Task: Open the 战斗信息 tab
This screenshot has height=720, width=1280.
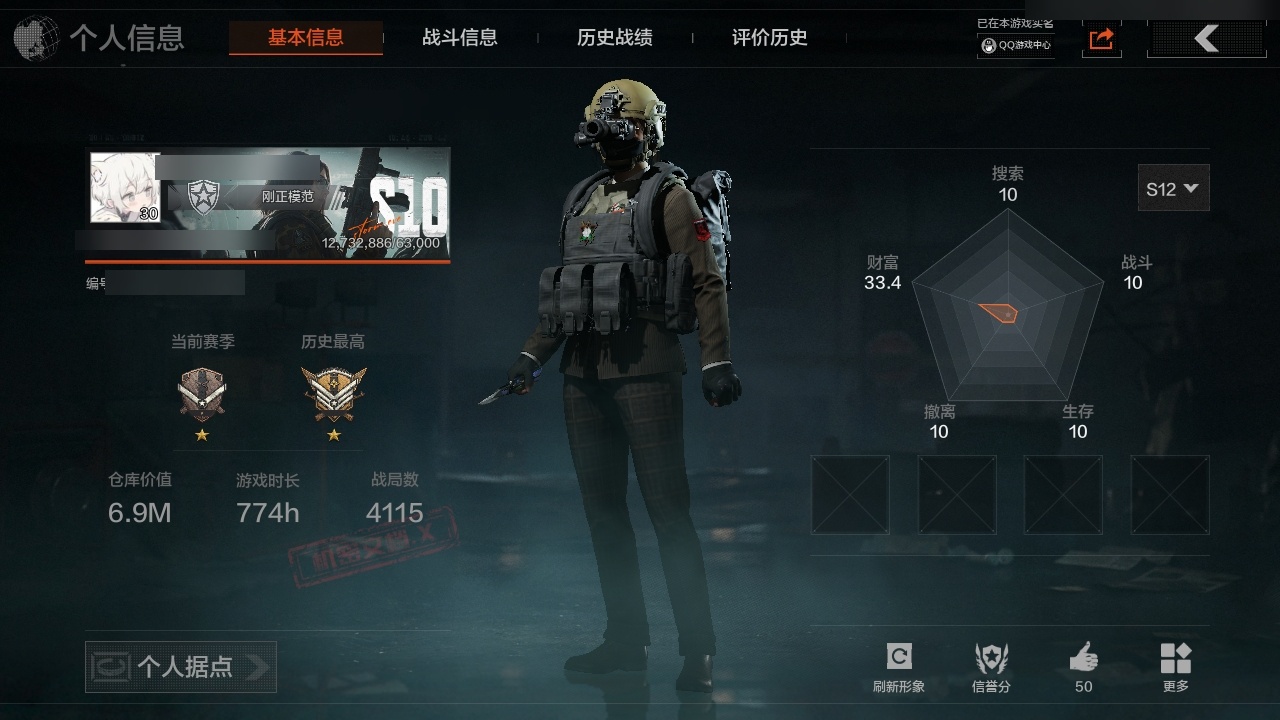Action: pyautogui.click(x=460, y=38)
